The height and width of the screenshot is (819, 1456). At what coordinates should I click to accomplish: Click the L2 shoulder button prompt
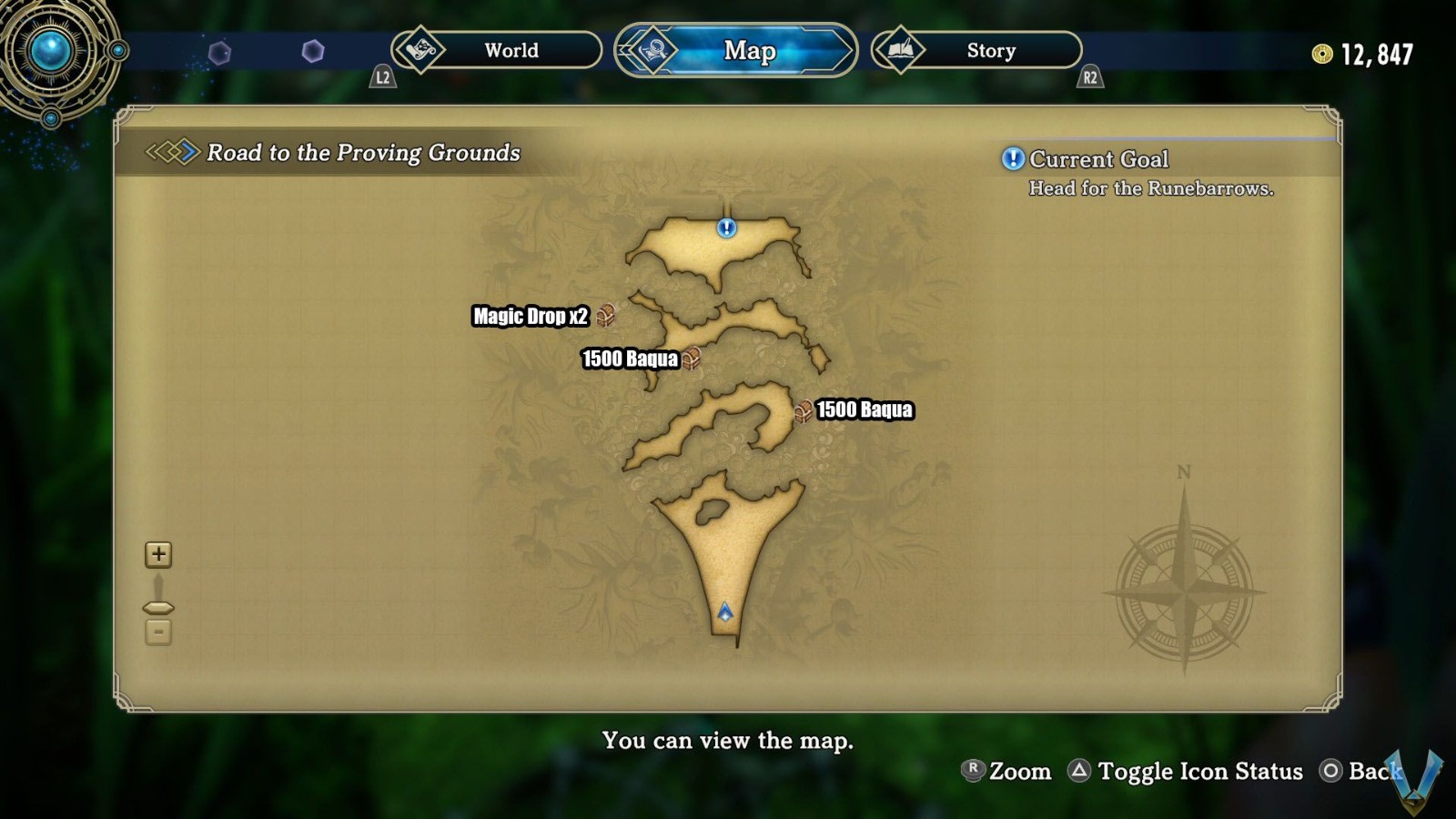(383, 77)
